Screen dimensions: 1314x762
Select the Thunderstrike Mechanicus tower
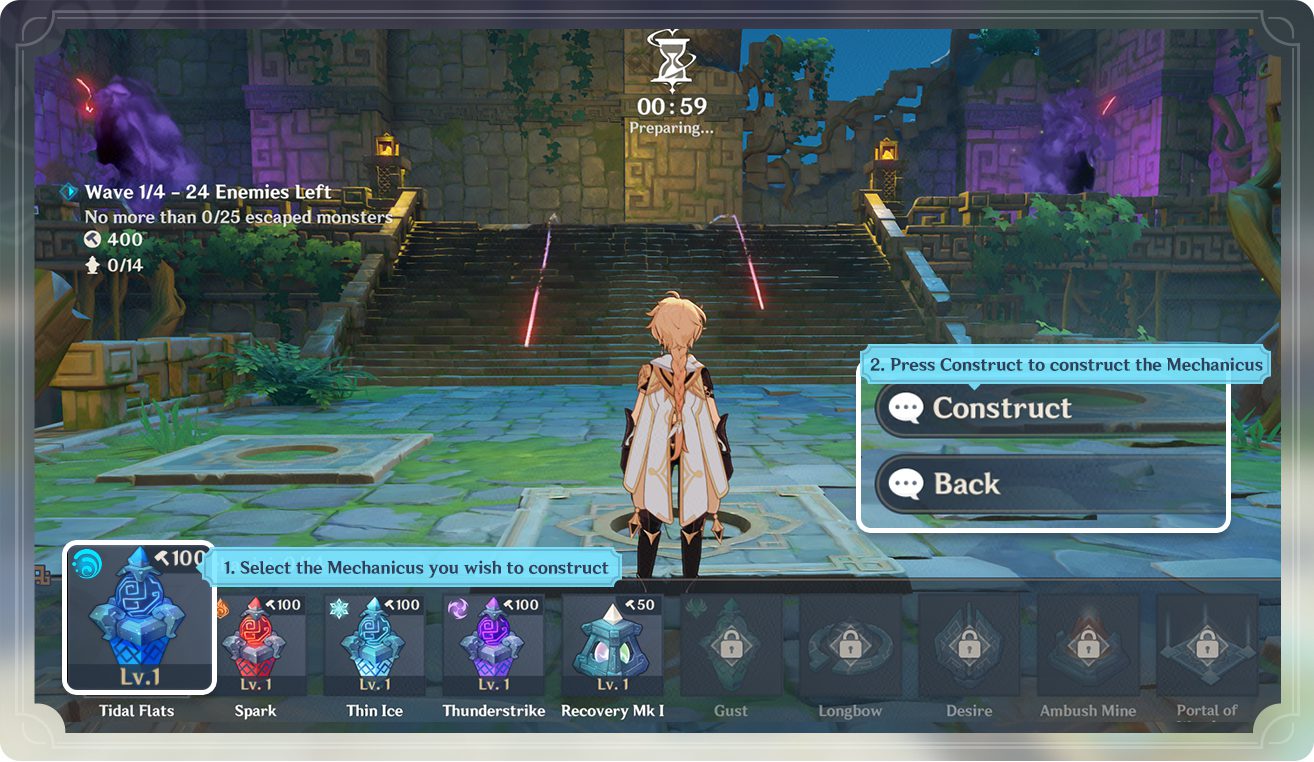(494, 645)
